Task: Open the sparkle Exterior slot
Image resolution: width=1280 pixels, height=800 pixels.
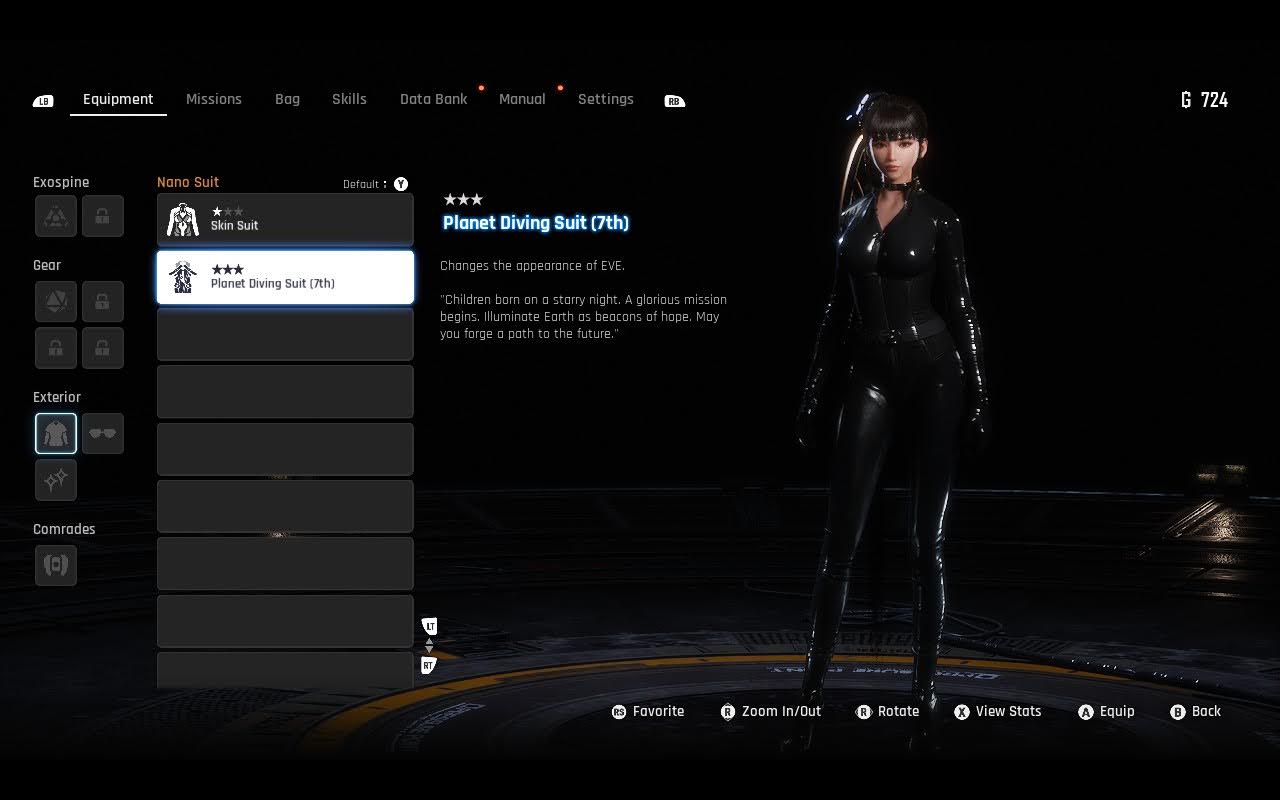Action: click(x=56, y=480)
